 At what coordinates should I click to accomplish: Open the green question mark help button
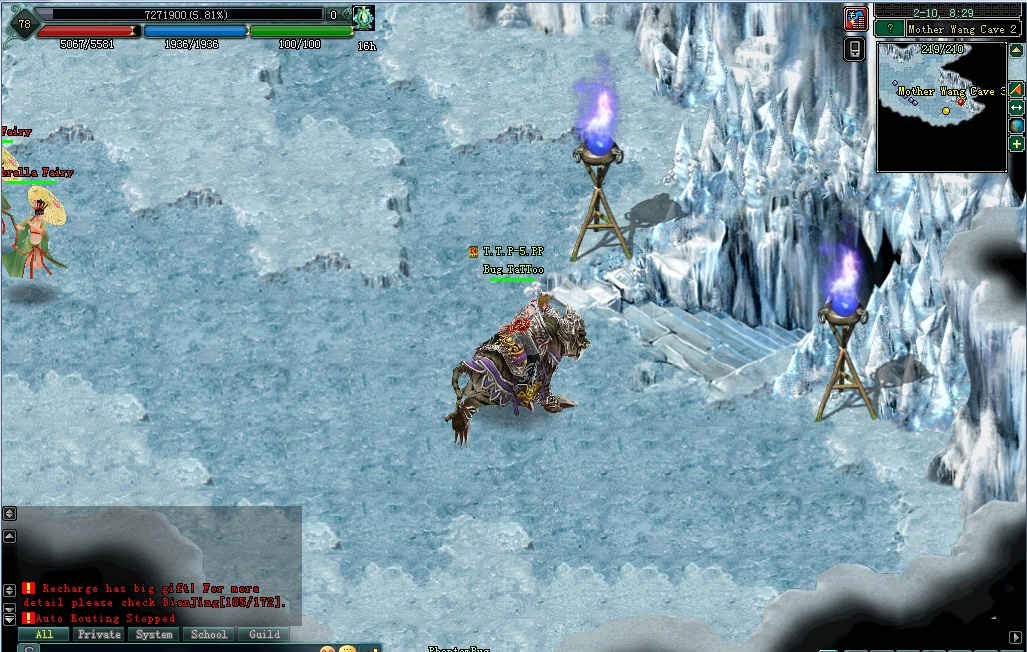(x=888, y=29)
